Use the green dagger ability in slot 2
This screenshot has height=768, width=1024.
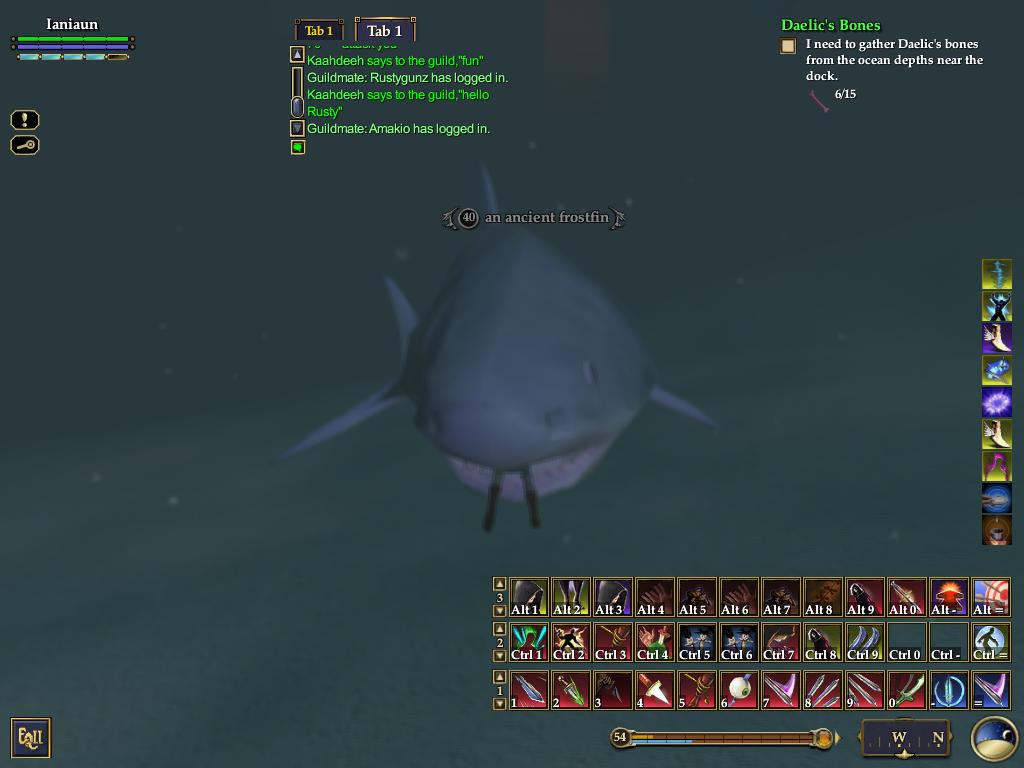point(570,689)
